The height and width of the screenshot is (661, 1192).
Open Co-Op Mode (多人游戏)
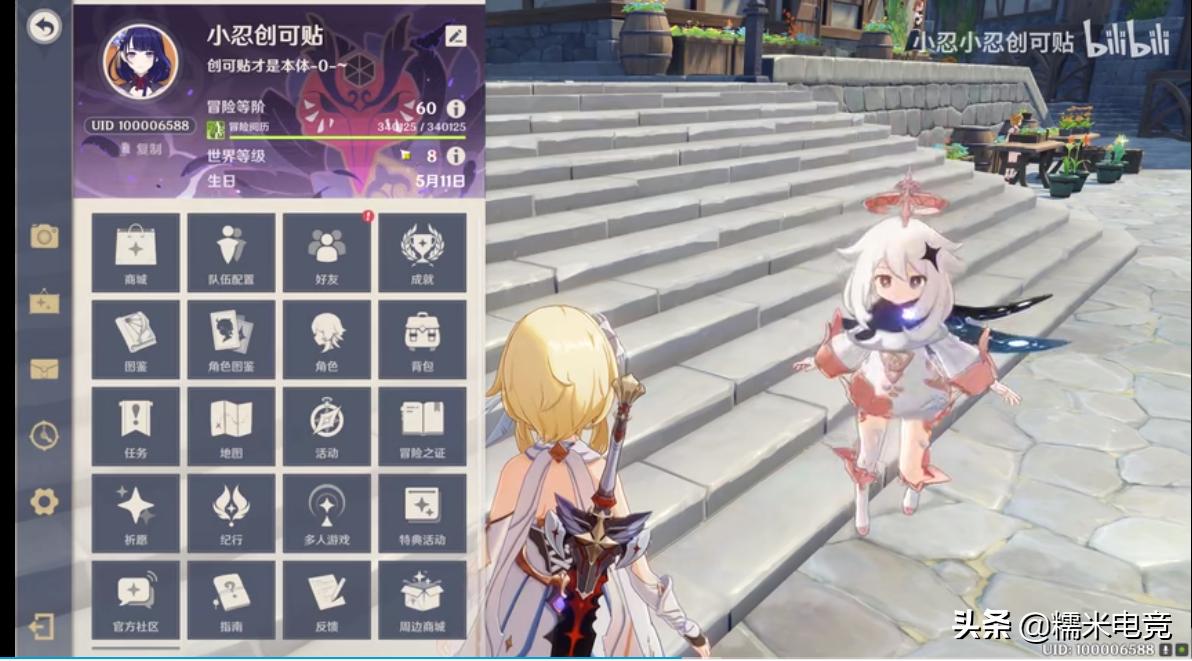click(327, 513)
